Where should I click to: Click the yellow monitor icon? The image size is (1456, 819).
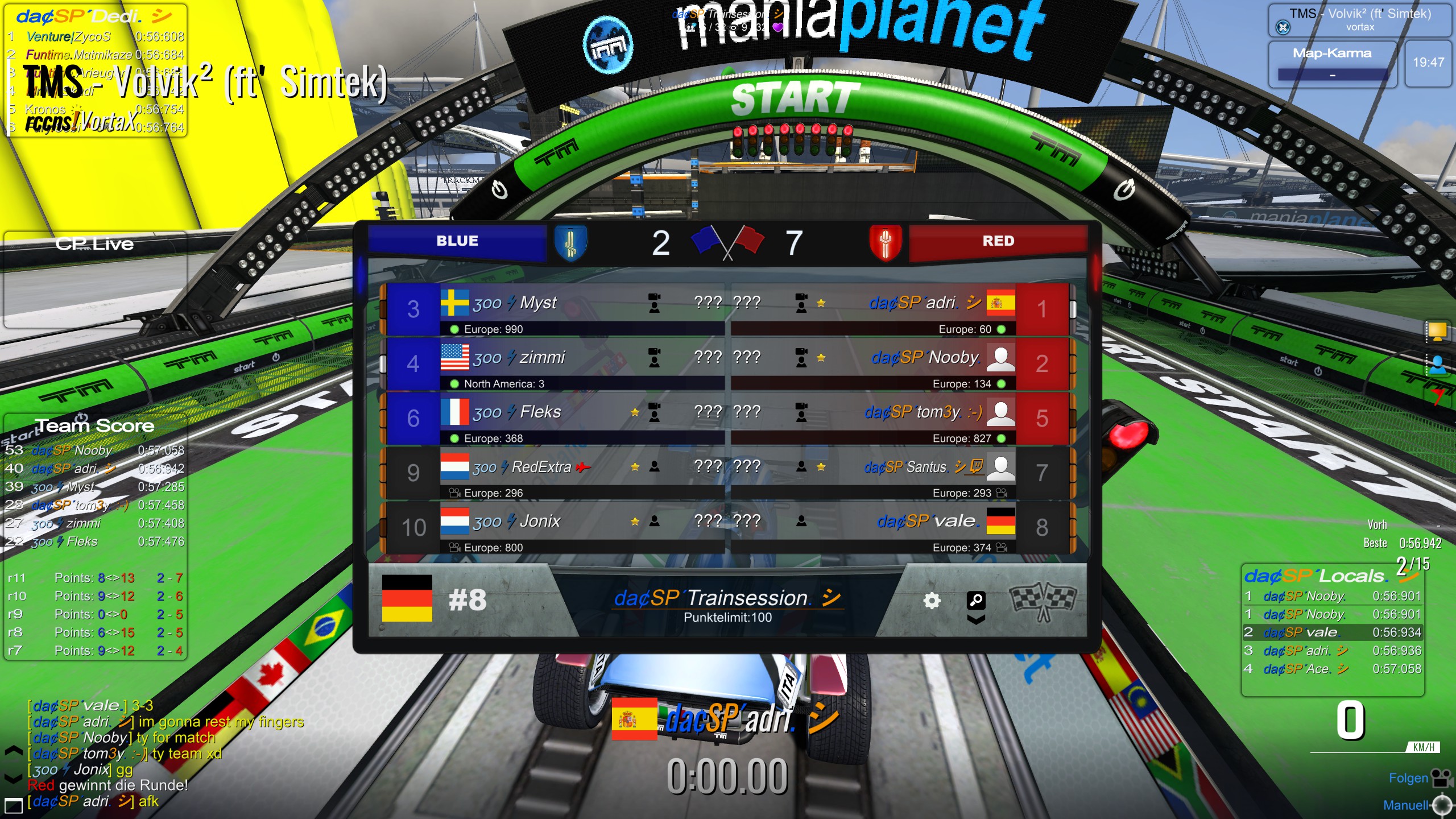(x=1437, y=331)
